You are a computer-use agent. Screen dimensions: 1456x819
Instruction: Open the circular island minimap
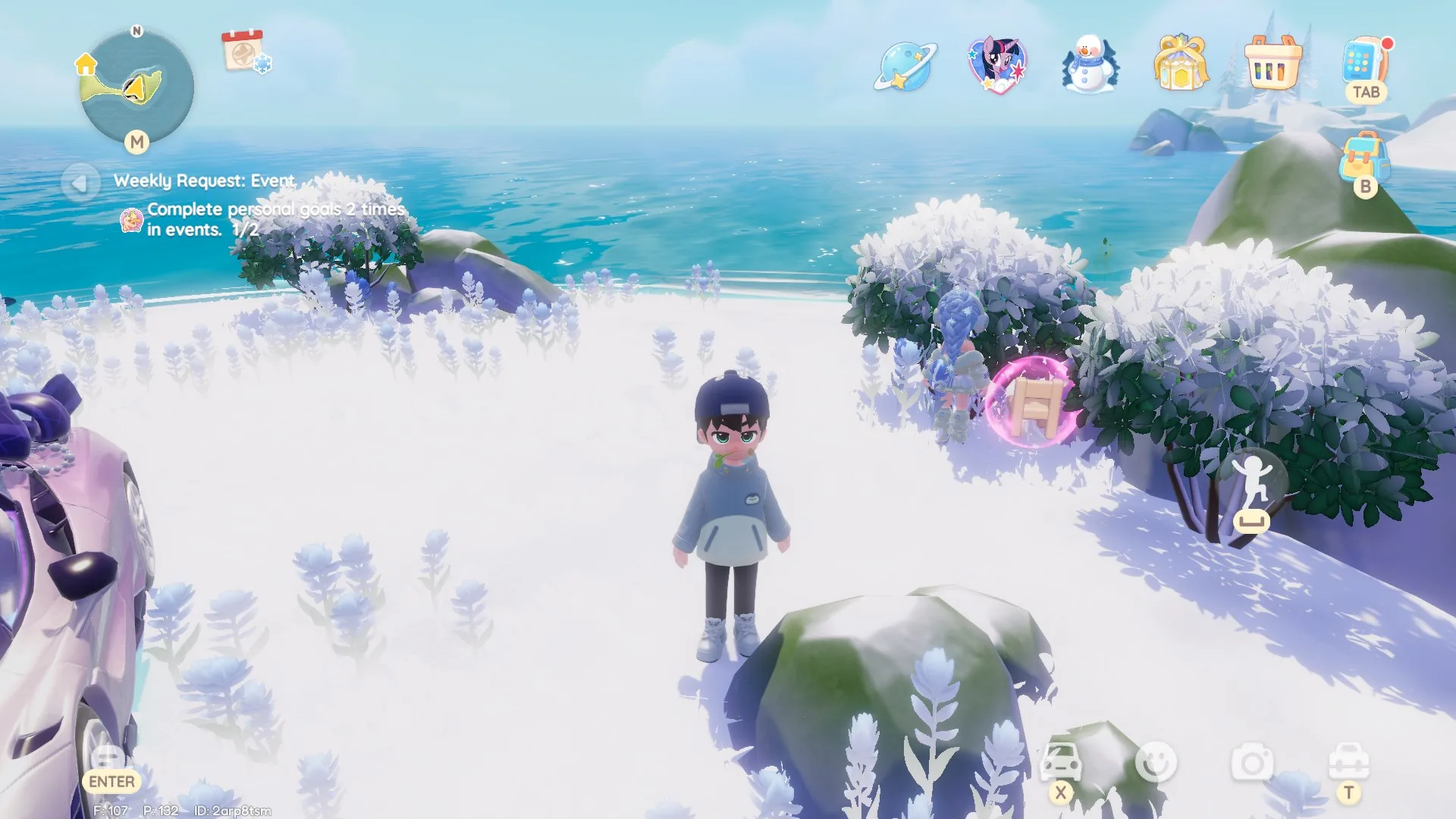tap(137, 87)
